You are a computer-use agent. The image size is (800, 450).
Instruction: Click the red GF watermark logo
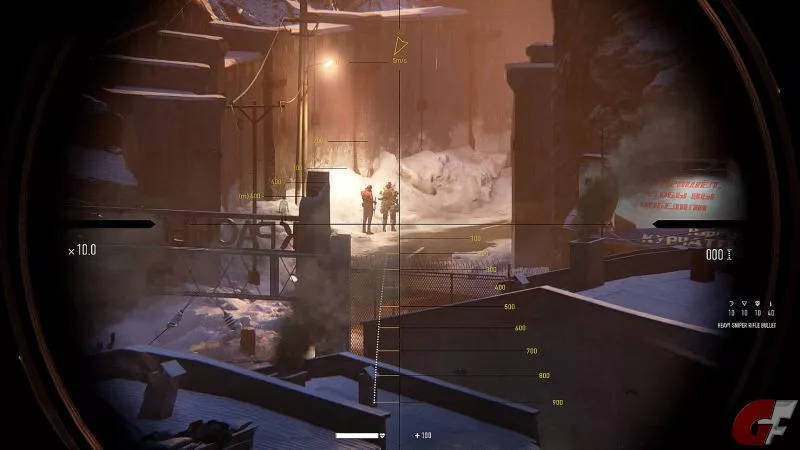tap(764, 423)
